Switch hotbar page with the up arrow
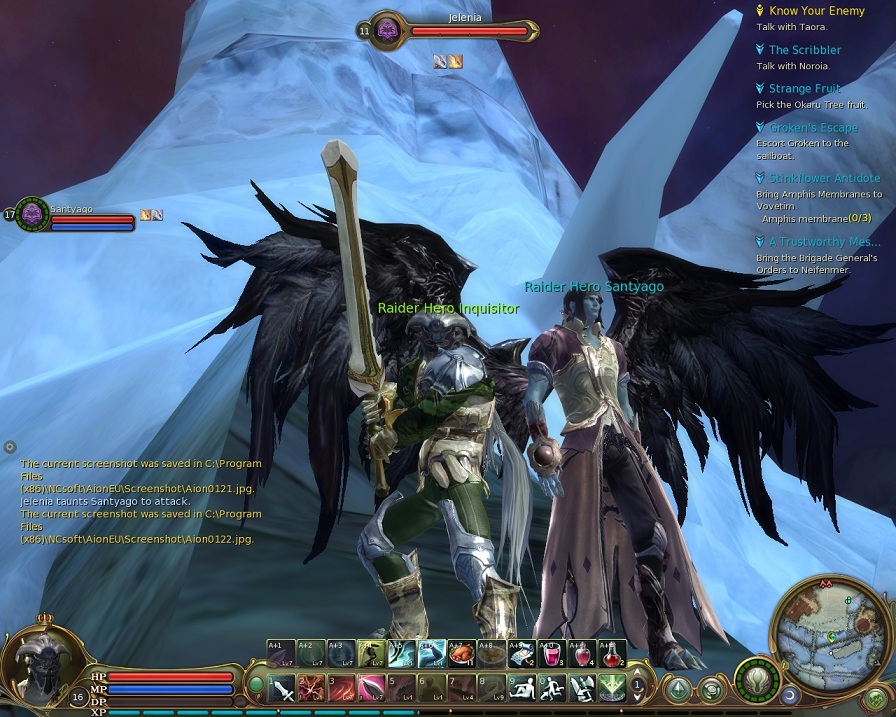 (x=635, y=675)
